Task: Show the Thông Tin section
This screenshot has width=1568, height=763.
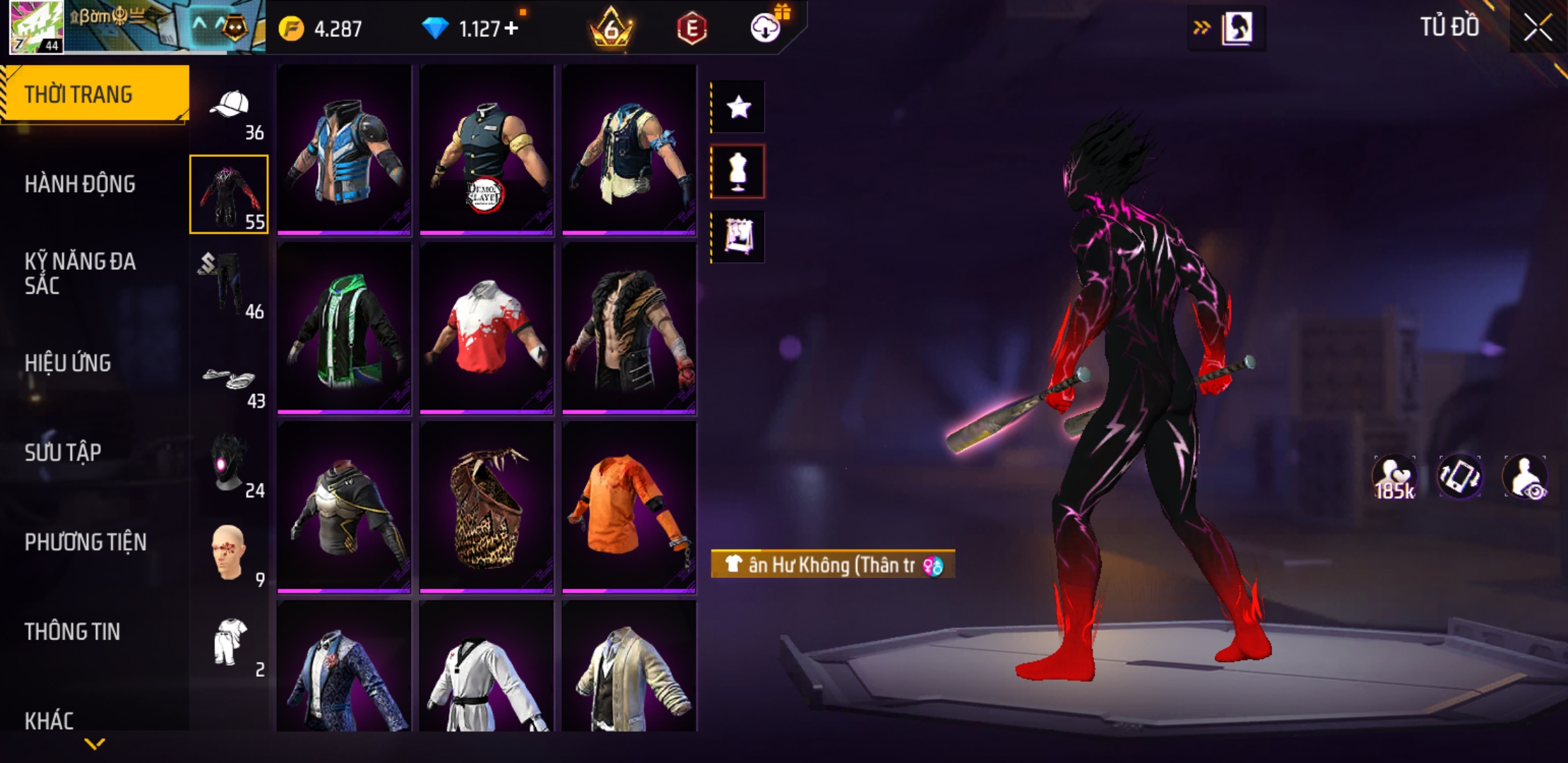Action: point(72,632)
